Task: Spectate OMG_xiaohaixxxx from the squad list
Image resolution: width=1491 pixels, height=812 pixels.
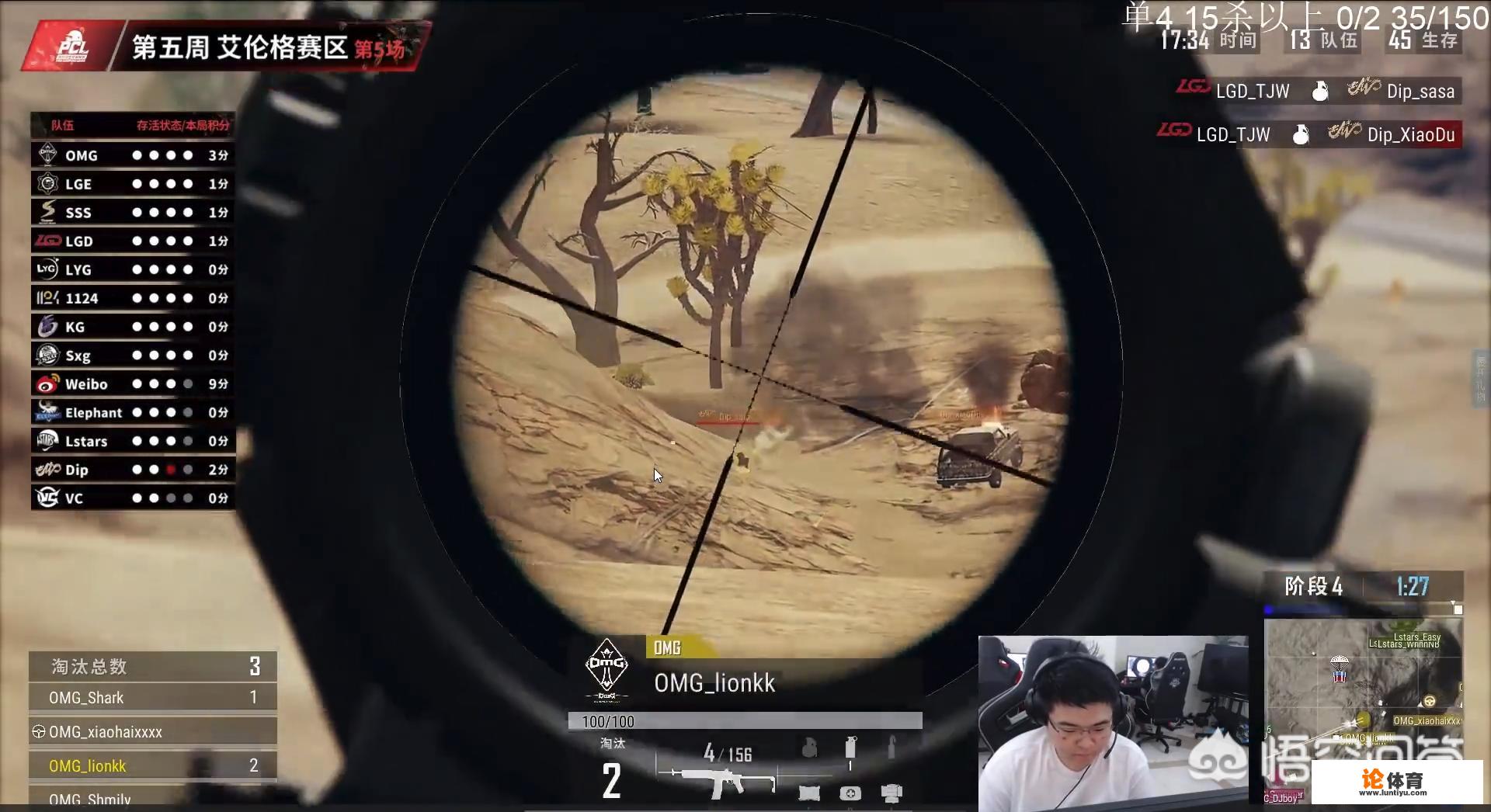Action: tap(152, 732)
